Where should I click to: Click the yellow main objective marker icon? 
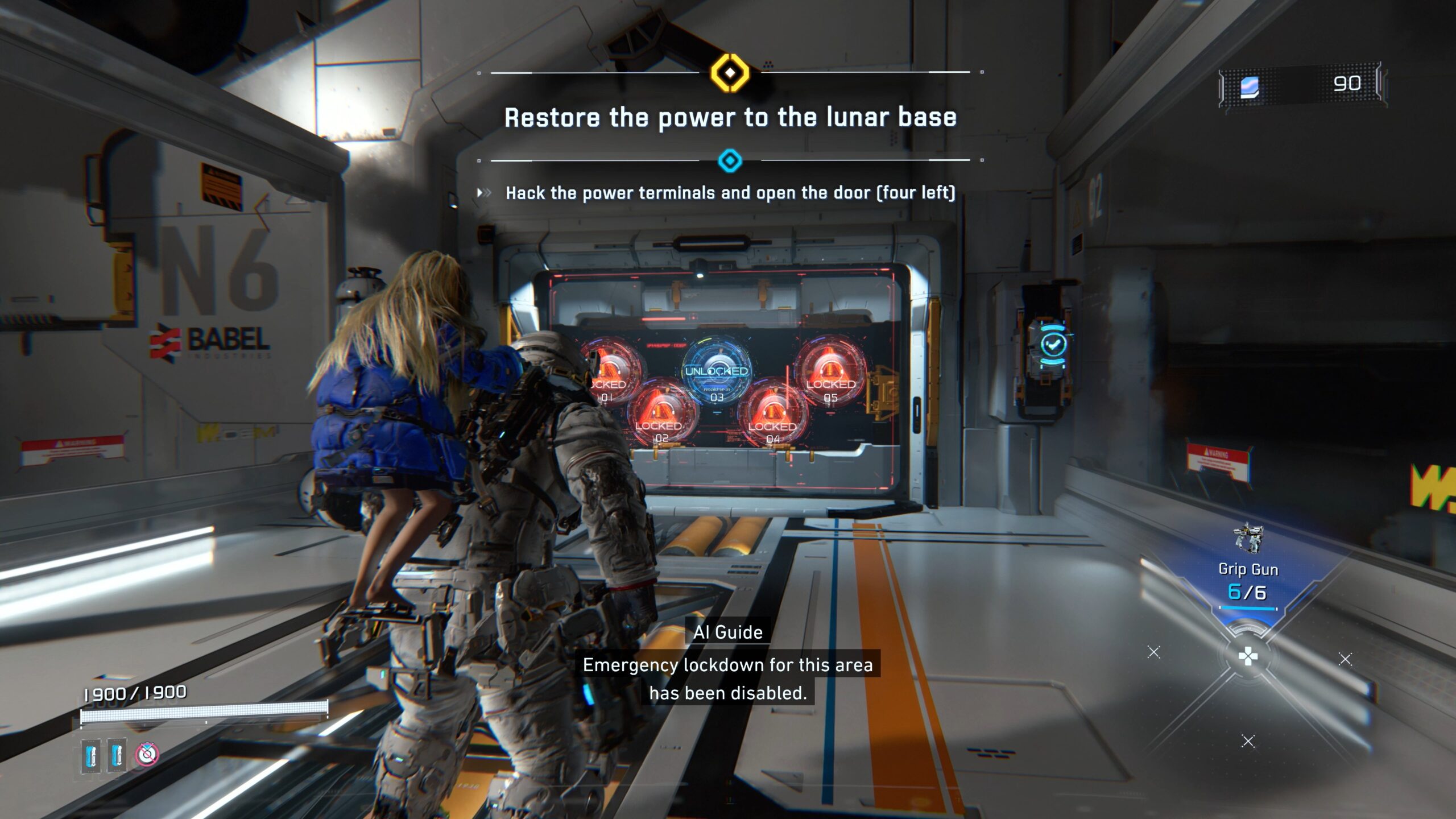[x=730, y=73]
